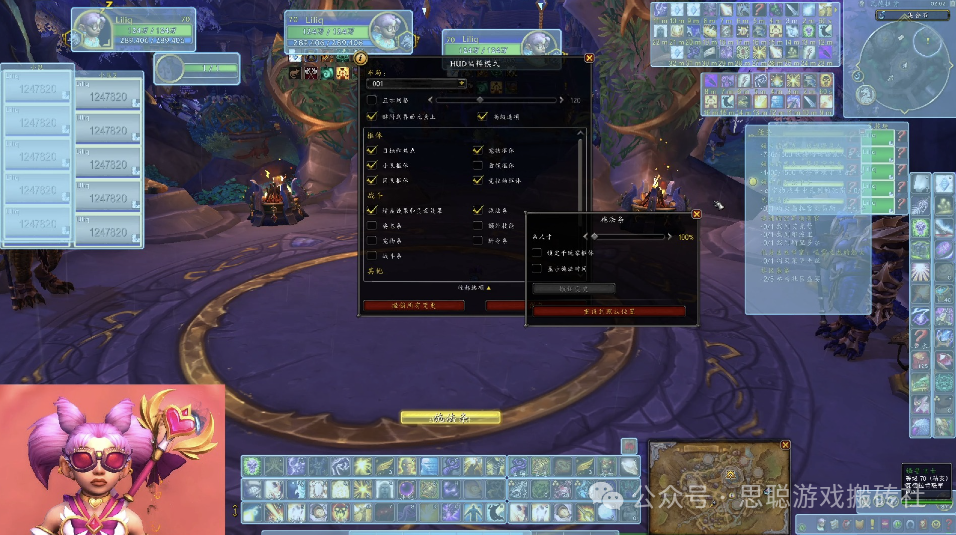Close the world map panel
The height and width of the screenshot is (535, 956).
[x=785, y=445]
